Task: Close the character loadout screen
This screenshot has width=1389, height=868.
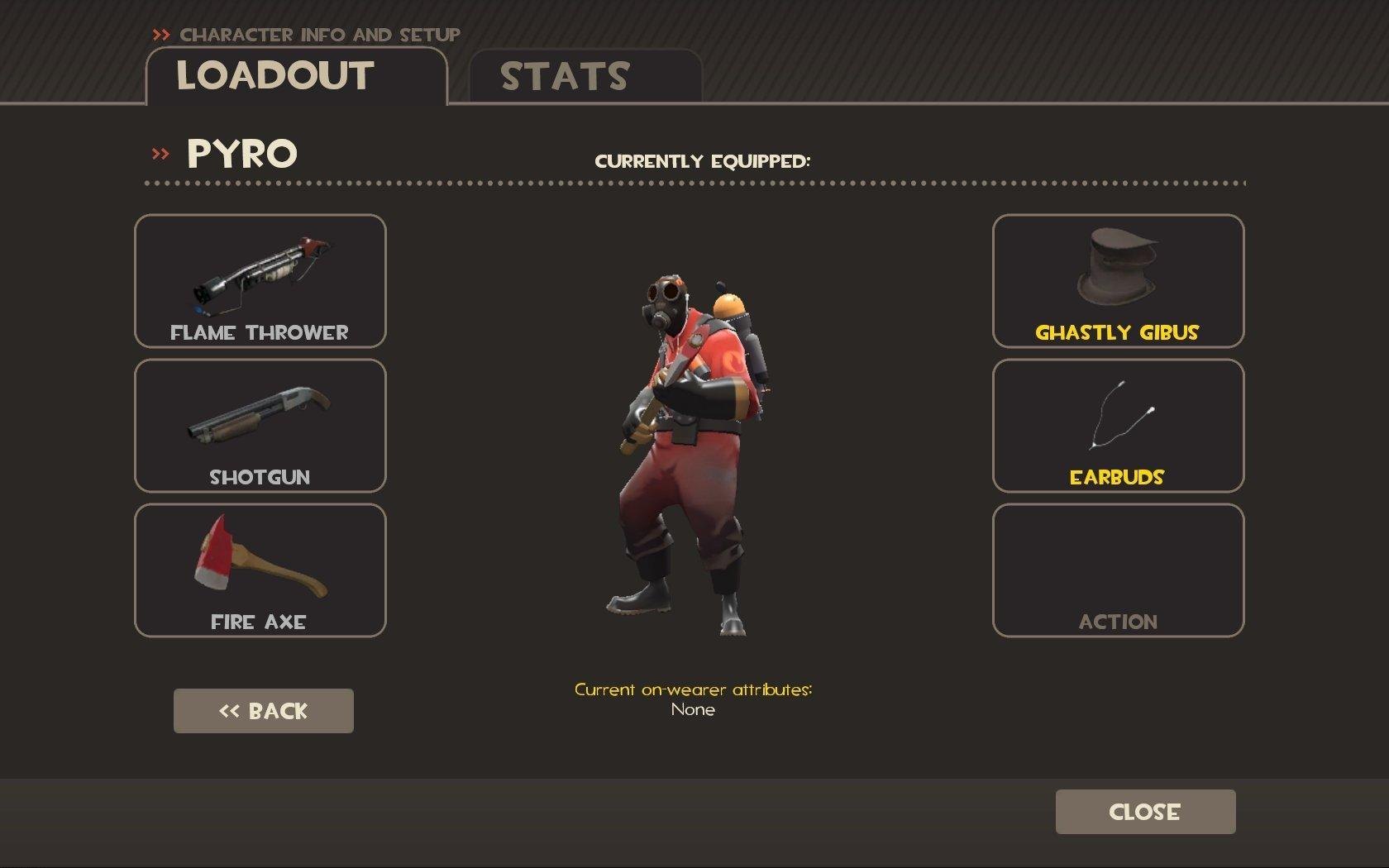Action: coord(1145,812)
